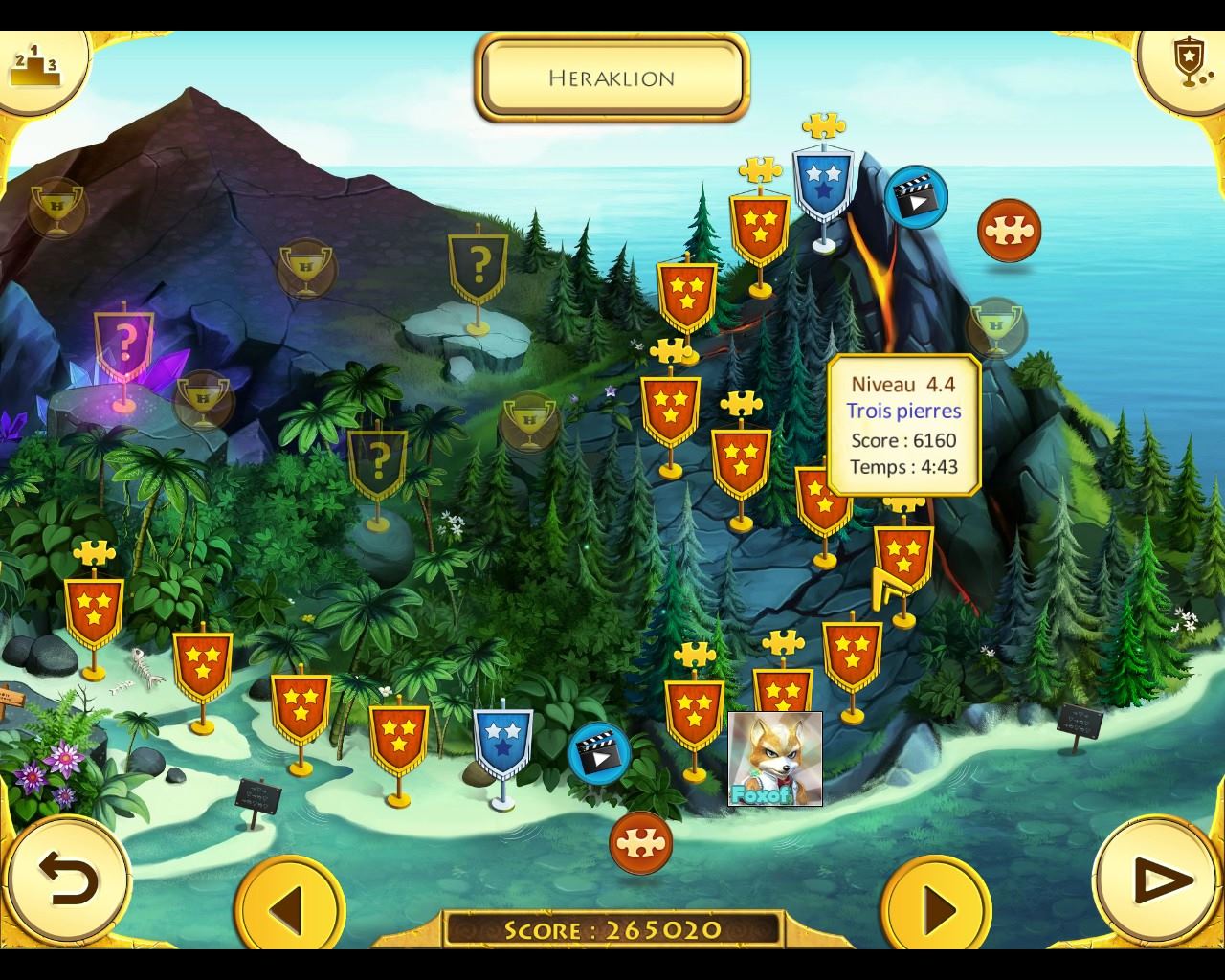Screen dimensions: 1225x980
Task: Click the Heraklion title banner
Action: tap(612, 78)
